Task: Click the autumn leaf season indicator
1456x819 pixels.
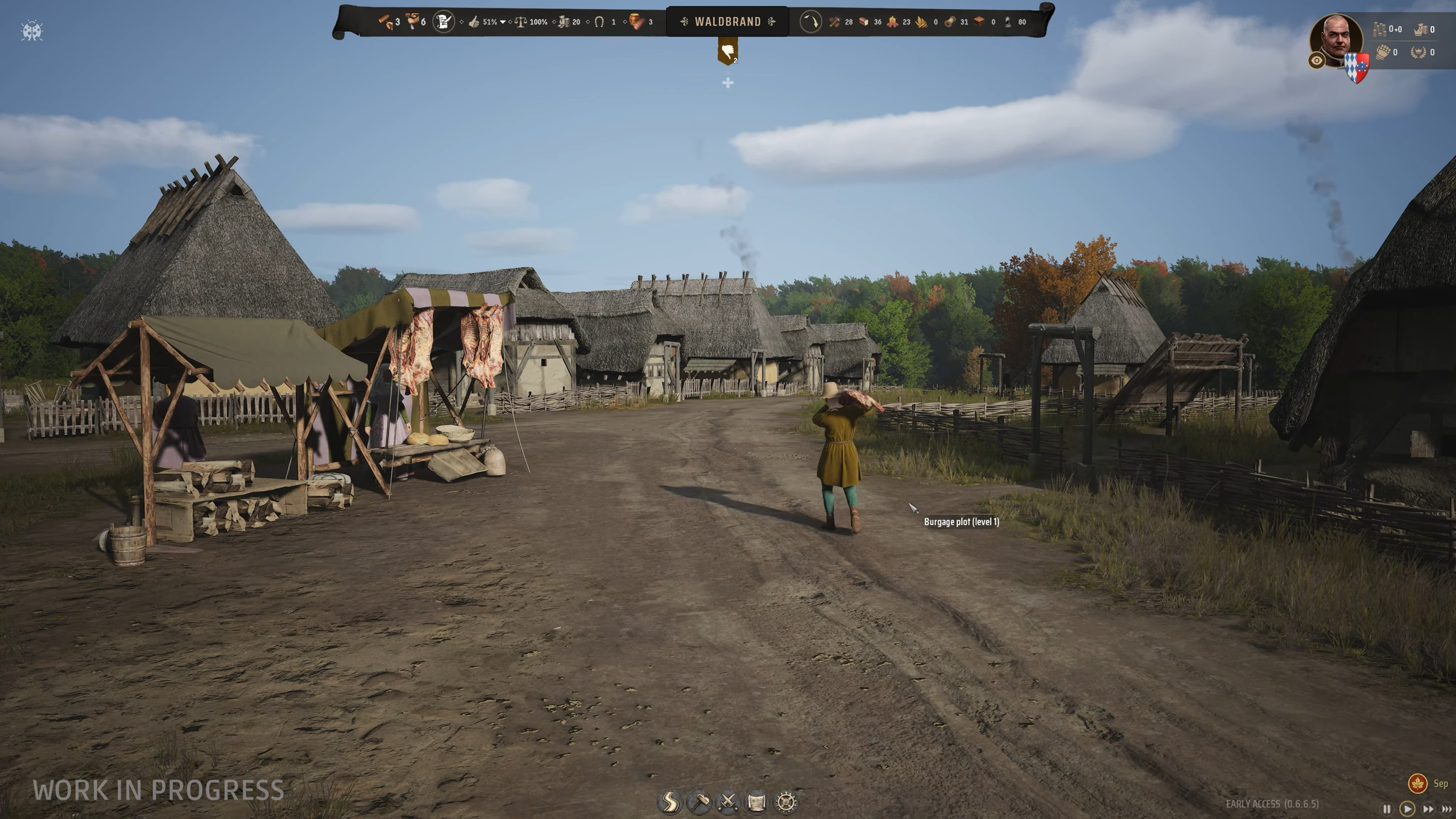Action: click(1418, 783)
